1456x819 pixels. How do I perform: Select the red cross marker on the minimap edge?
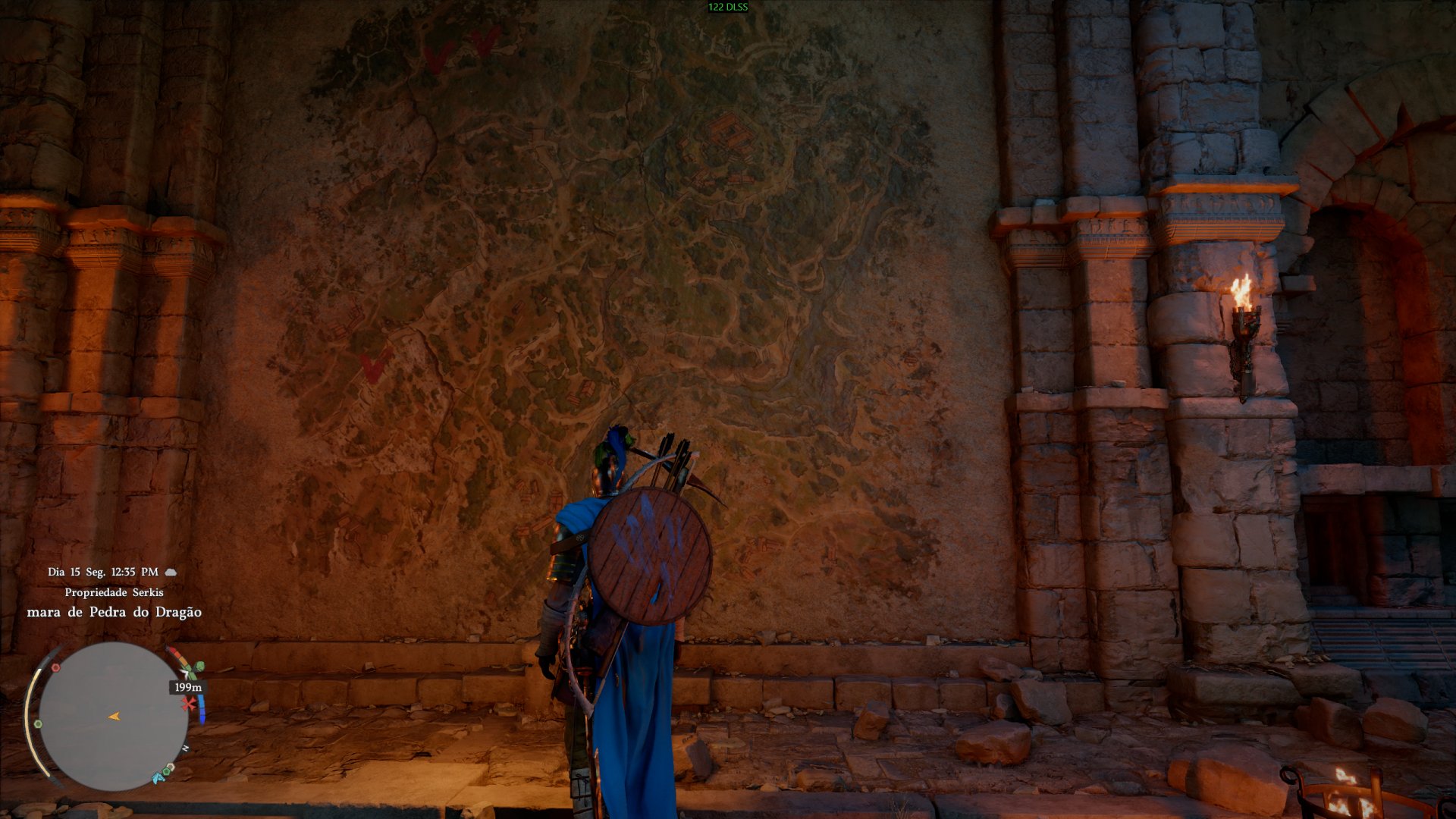(188, 704)
